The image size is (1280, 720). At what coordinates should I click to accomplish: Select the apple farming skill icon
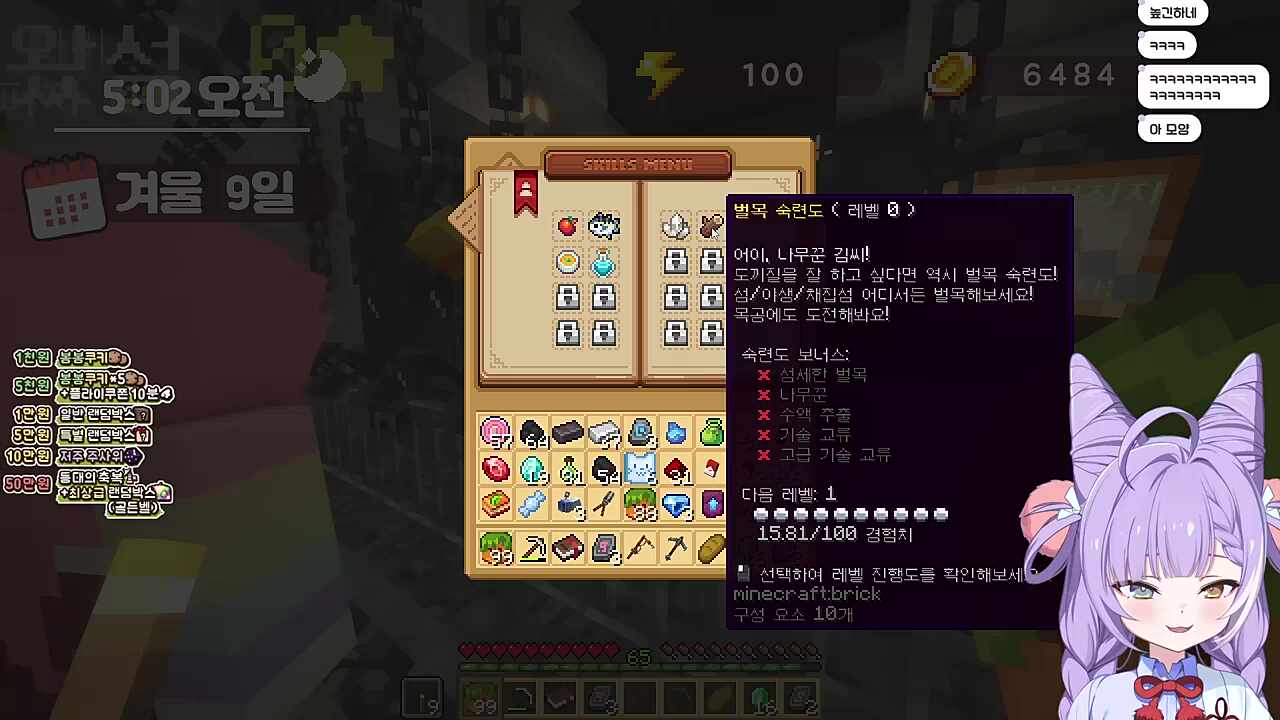pyautogui.click(x=567, y=227)
